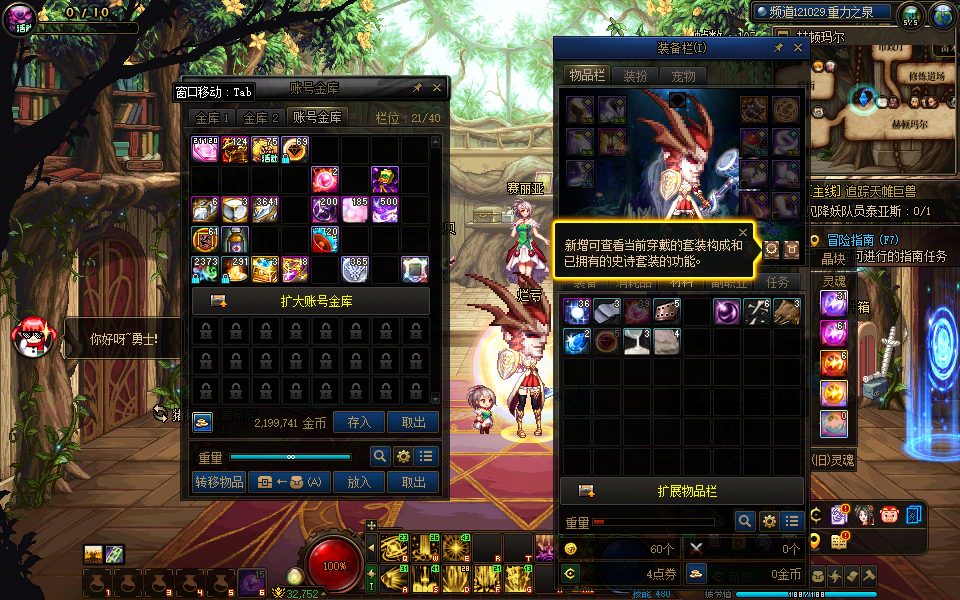Select the vault item stacked 3641
The width and height of the screenshot is (960, 600).
click(266, 209)
